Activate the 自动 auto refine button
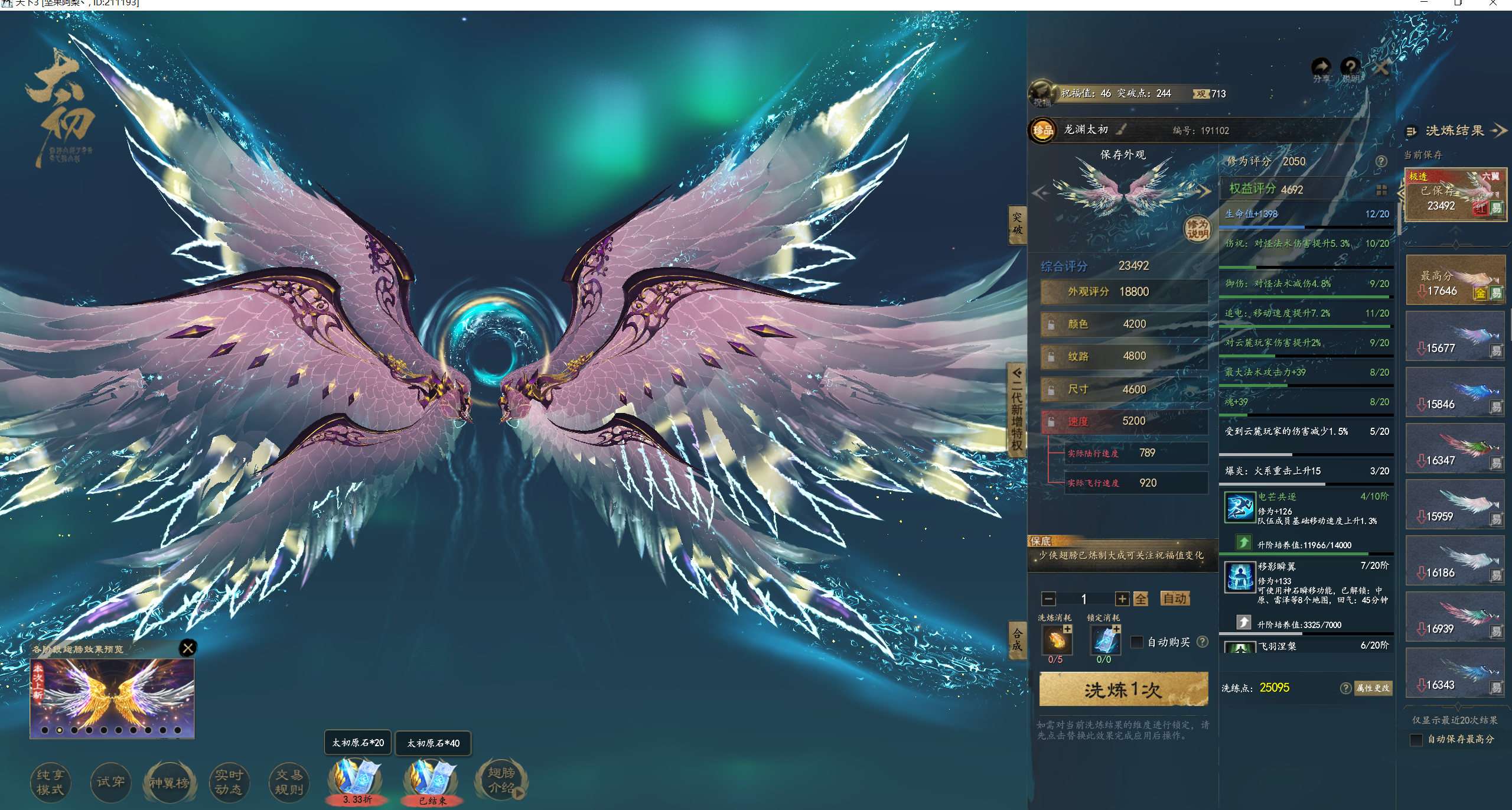The width and height of the screenshot is (1512, 810). (x=1174, y=598)
